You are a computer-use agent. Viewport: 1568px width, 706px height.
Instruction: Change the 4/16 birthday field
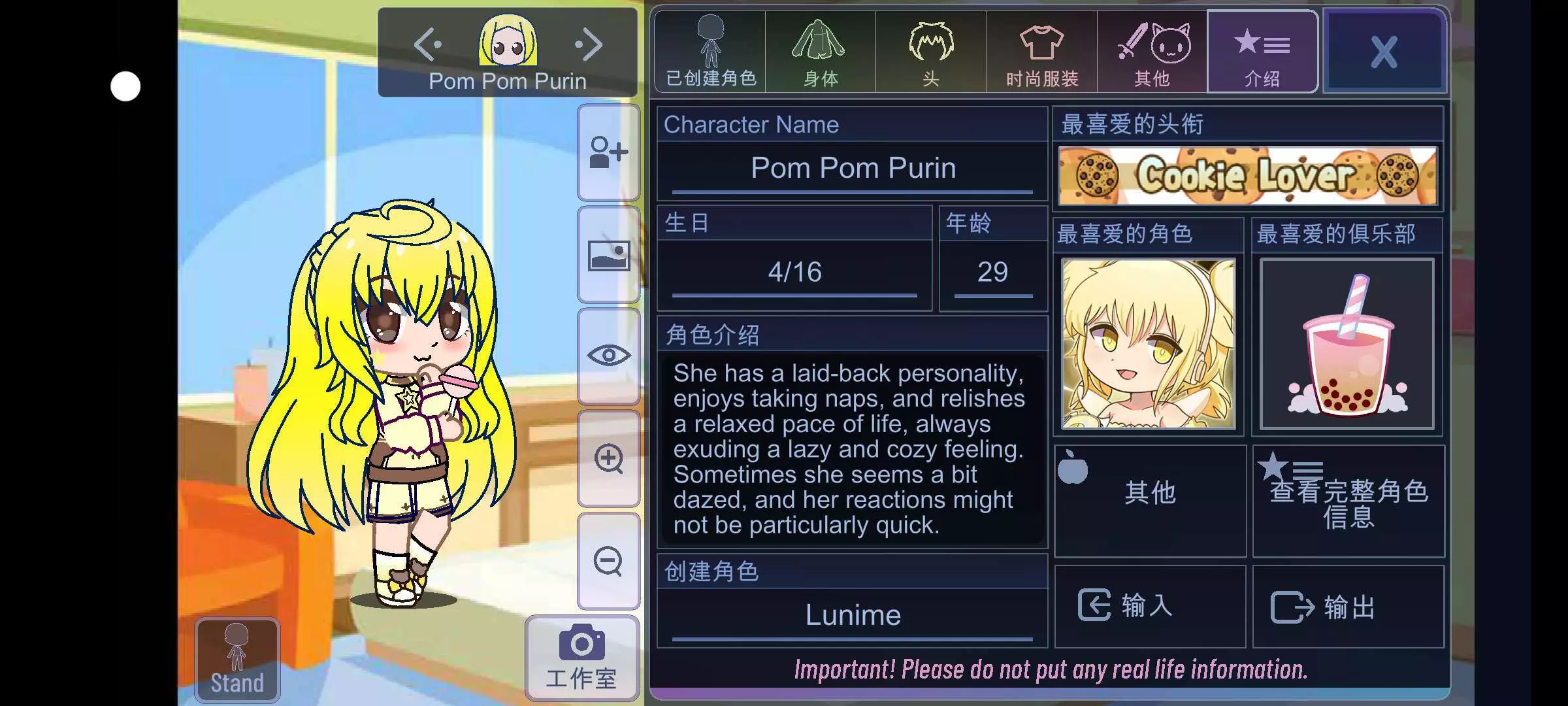pyautogui.click(x=794, y=272)
